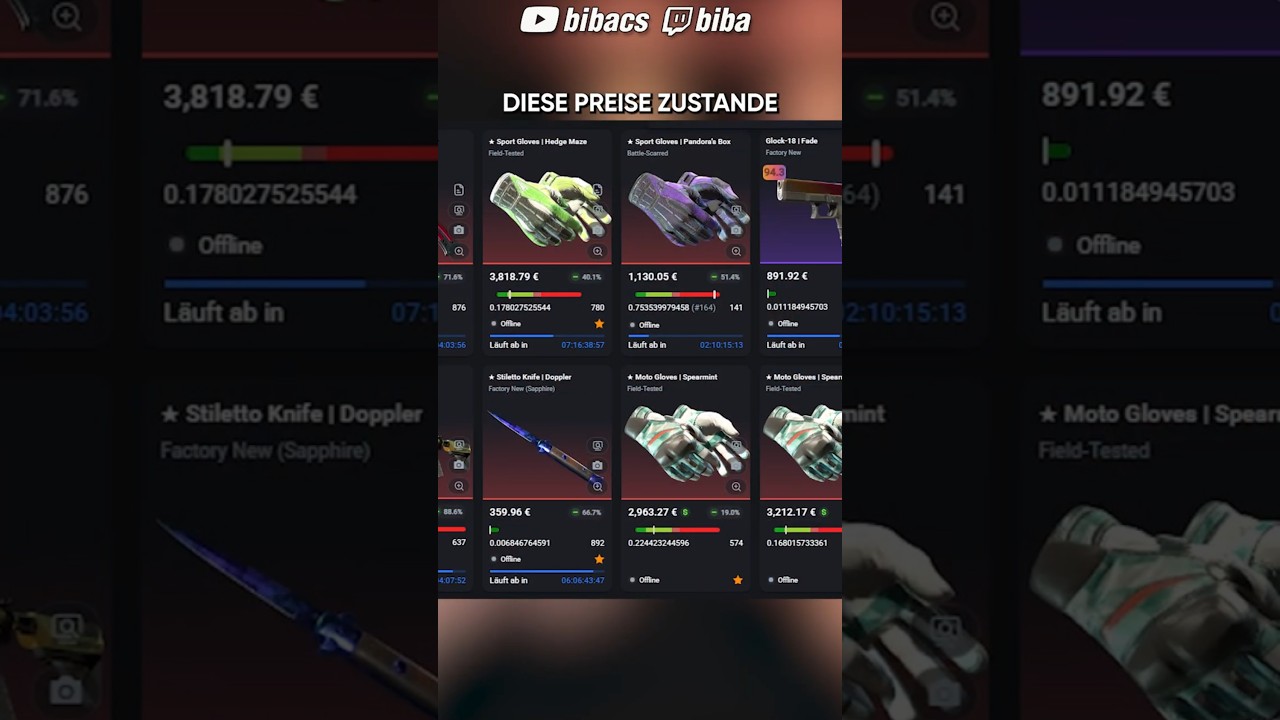Image resolution: width=1280 pixels, height=720 pixels.
Task: Select the inspect document icon on Hedge Maze card
Action: (598, 188)
